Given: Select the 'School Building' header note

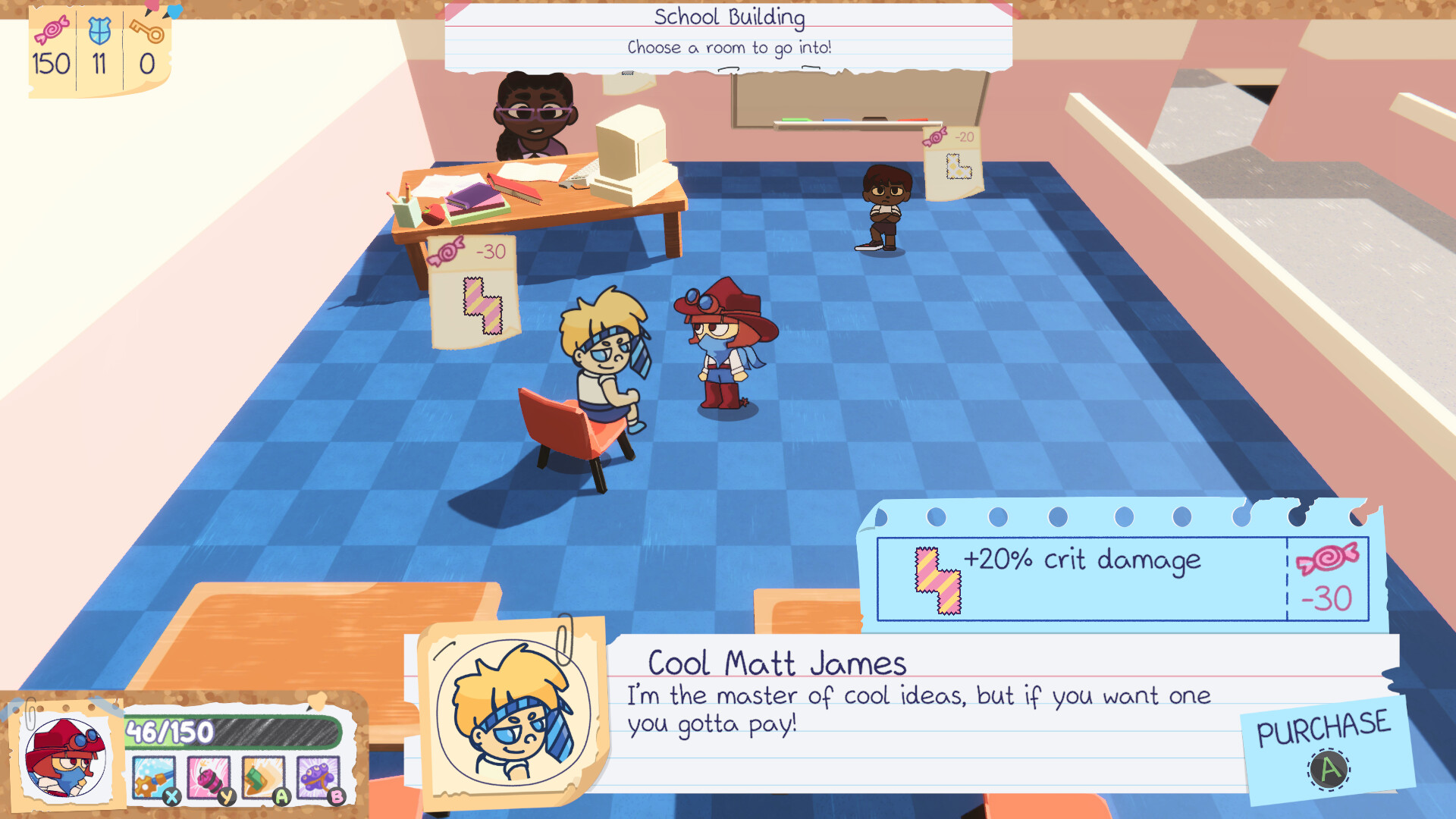Looking at the screenshot, I should [x=729, y=16].
